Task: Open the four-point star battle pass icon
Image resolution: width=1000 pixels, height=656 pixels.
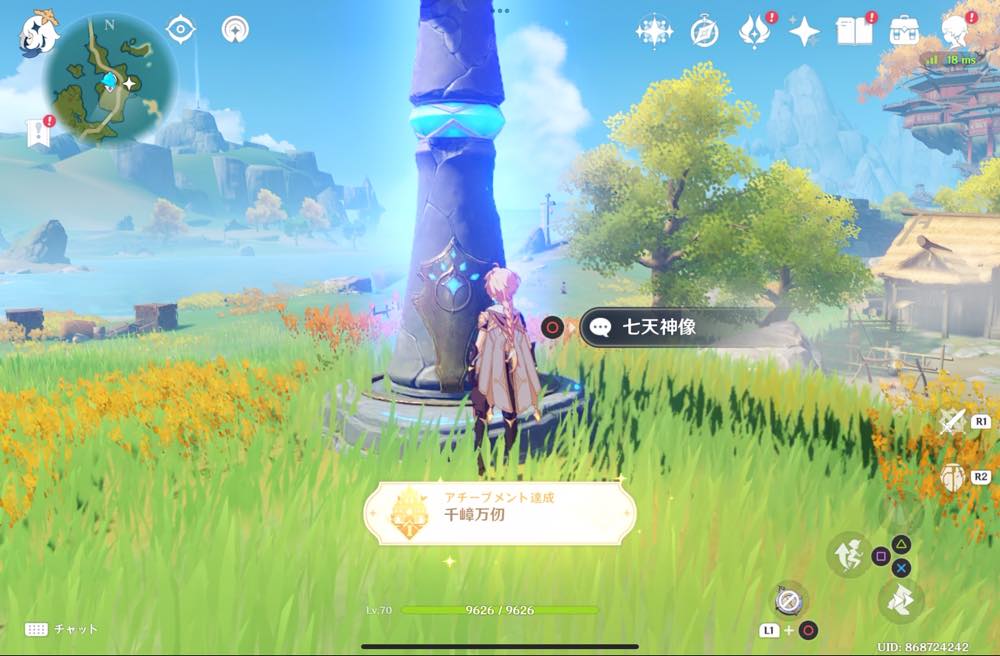Action: tap(804, 33)
